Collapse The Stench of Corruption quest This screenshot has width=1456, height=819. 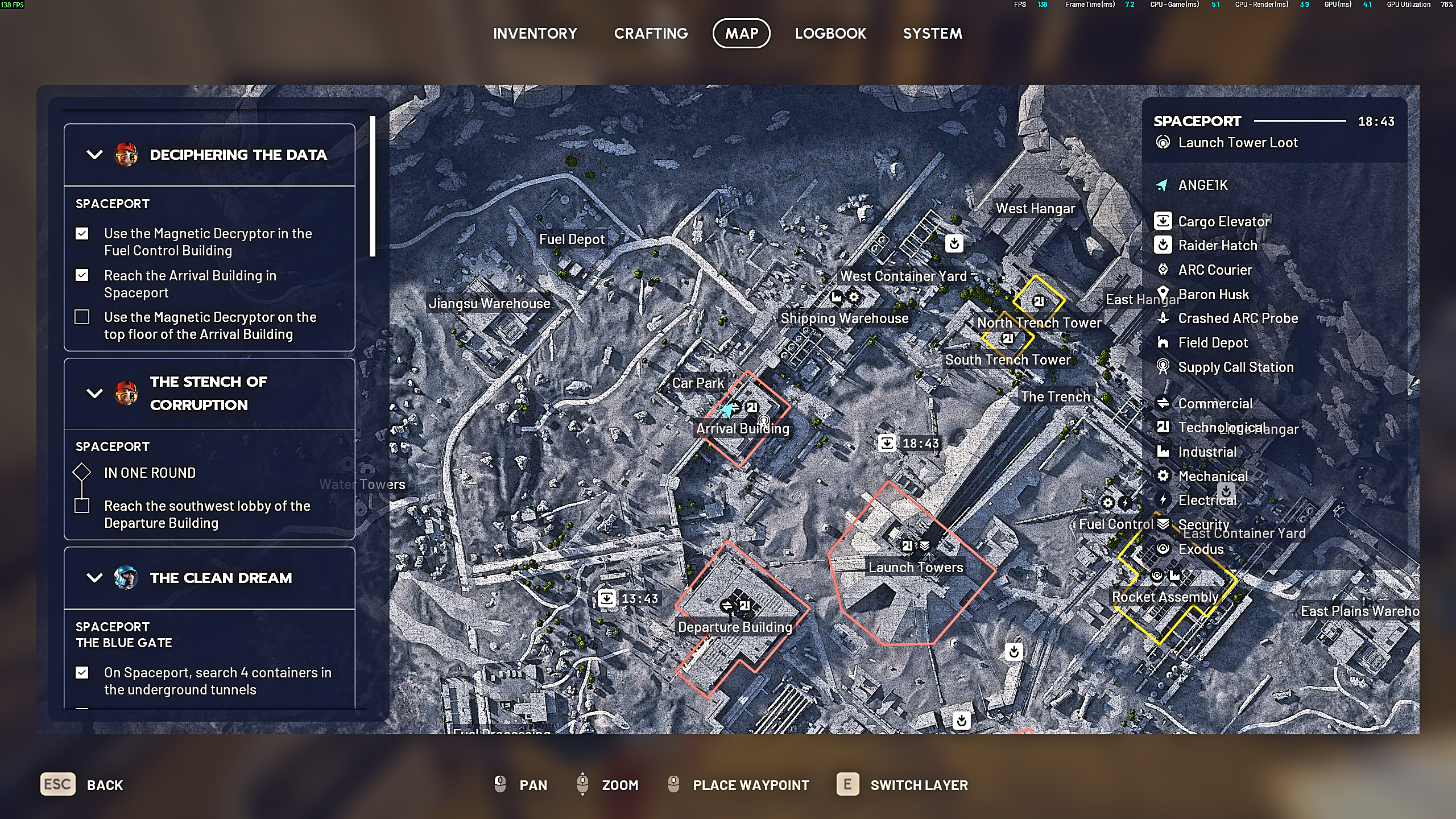(x=94, y=393)
